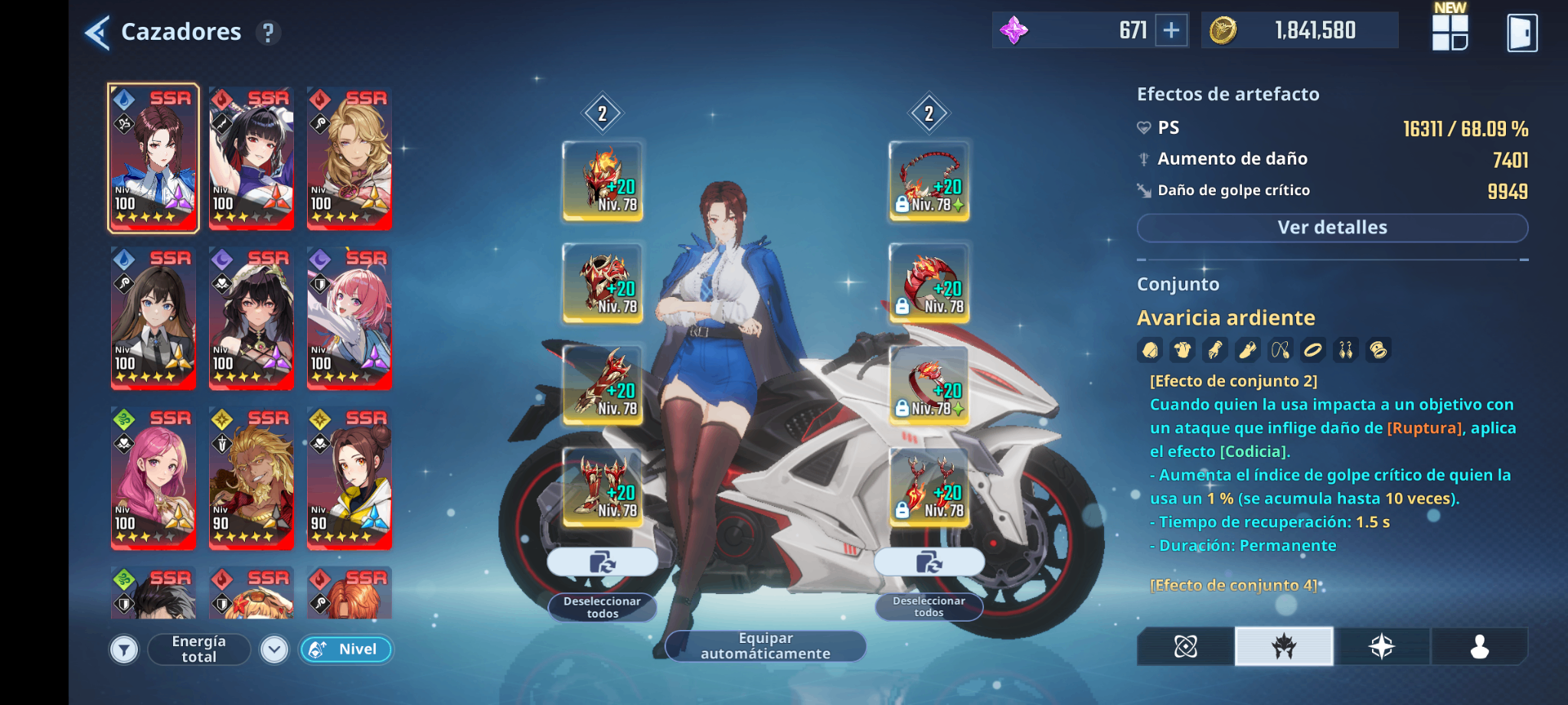Open the flaming helmet artifact slot
1568x705 pixels.
pos(603,181)
